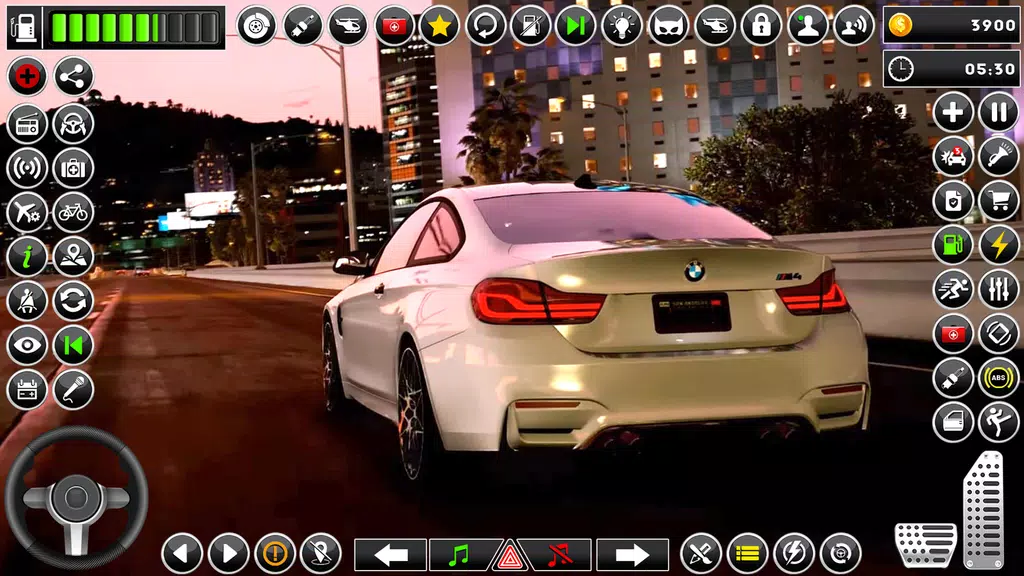Play music with the green note button

[462, 554]
